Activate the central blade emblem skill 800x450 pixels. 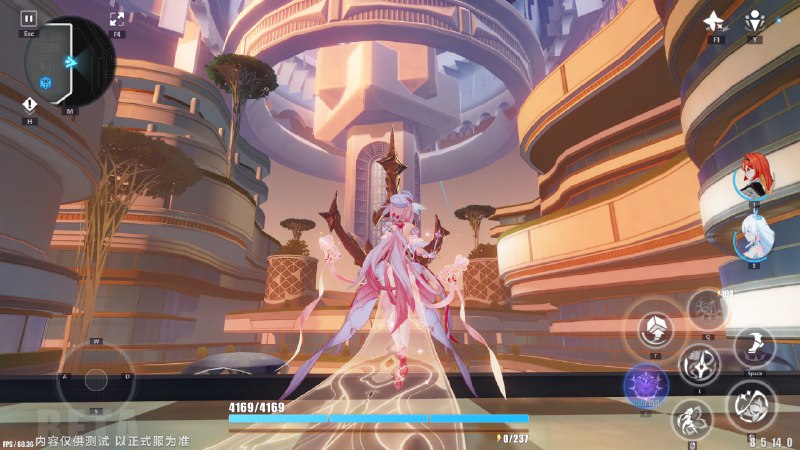pyautogui.click(x=699, y=364)
